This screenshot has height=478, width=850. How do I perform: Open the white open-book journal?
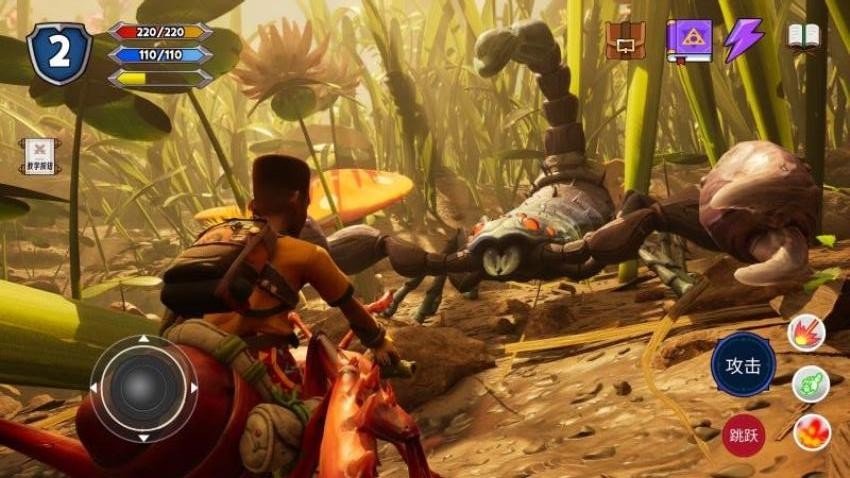click(x=803, y=38)
